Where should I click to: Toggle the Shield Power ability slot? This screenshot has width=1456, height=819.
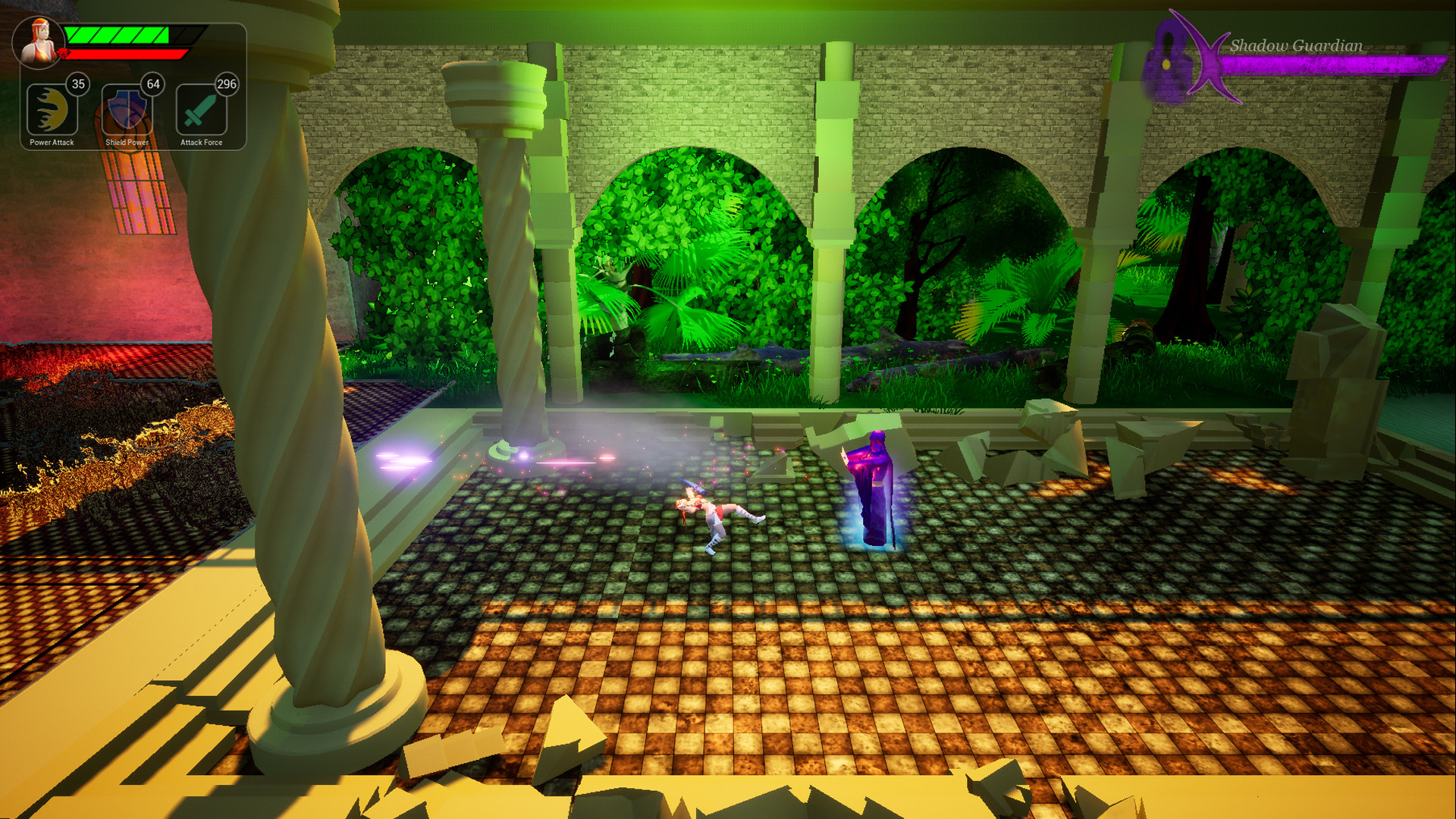click(126, 111)
